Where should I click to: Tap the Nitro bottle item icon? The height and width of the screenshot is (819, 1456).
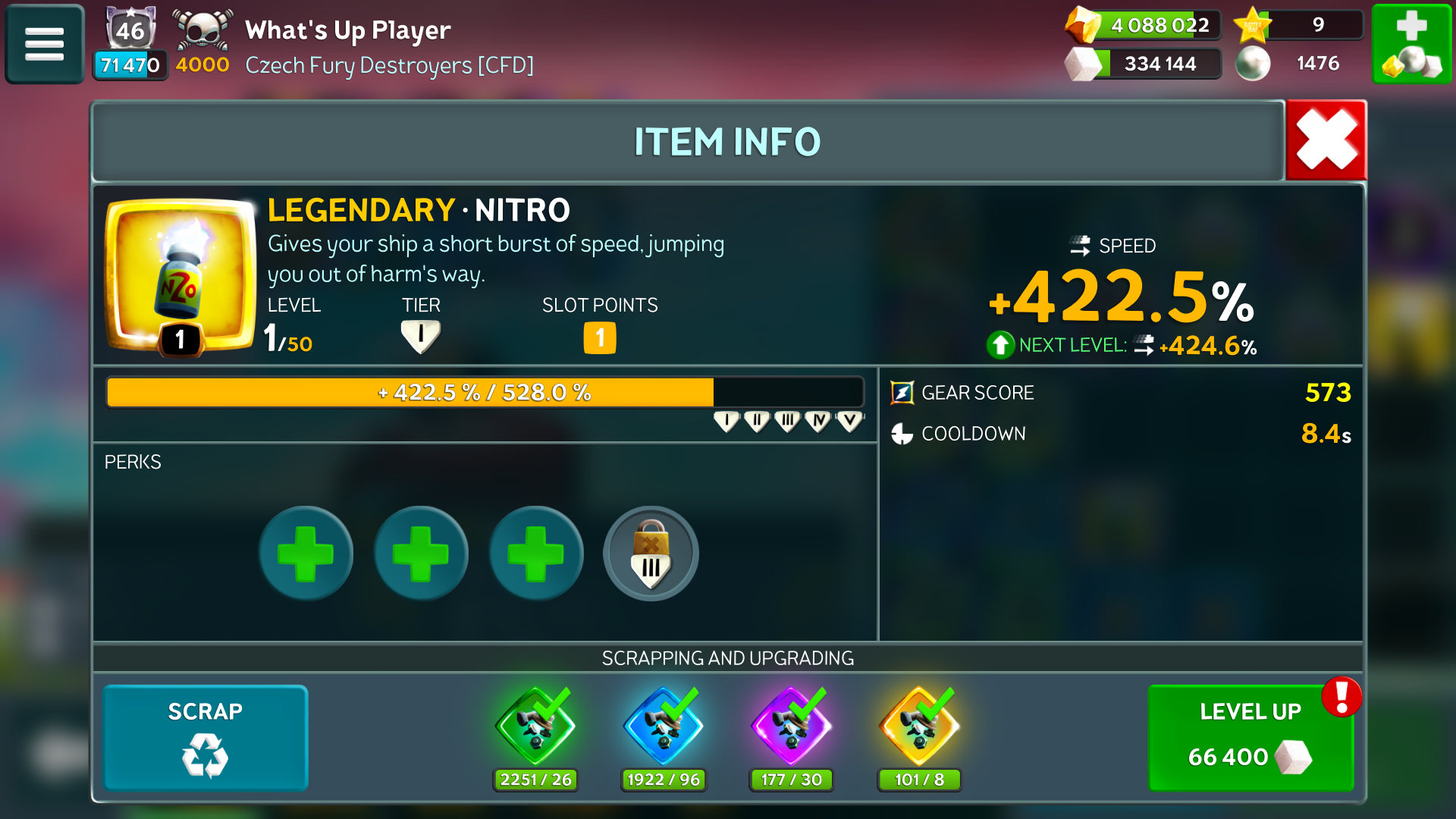180,275
